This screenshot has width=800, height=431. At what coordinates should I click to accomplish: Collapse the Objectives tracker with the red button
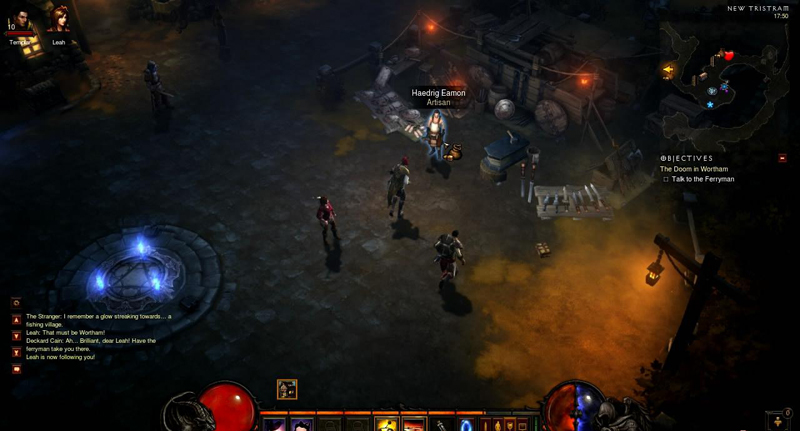tap(782, 158)
